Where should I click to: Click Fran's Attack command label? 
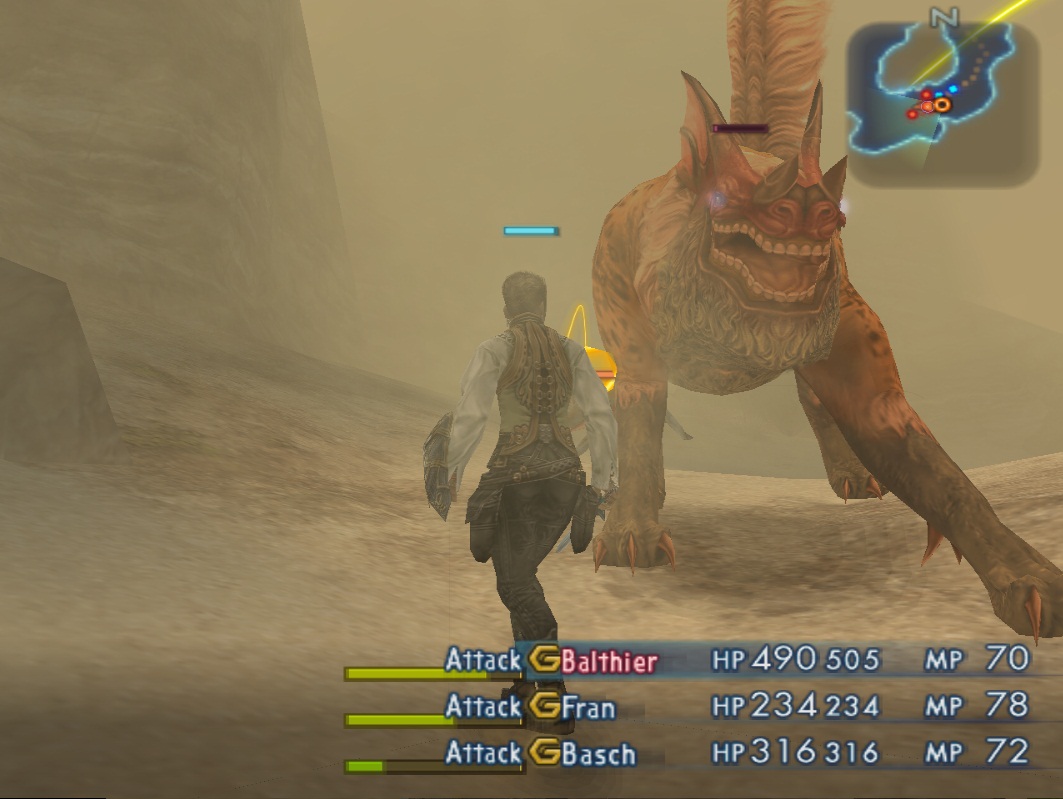483,707
